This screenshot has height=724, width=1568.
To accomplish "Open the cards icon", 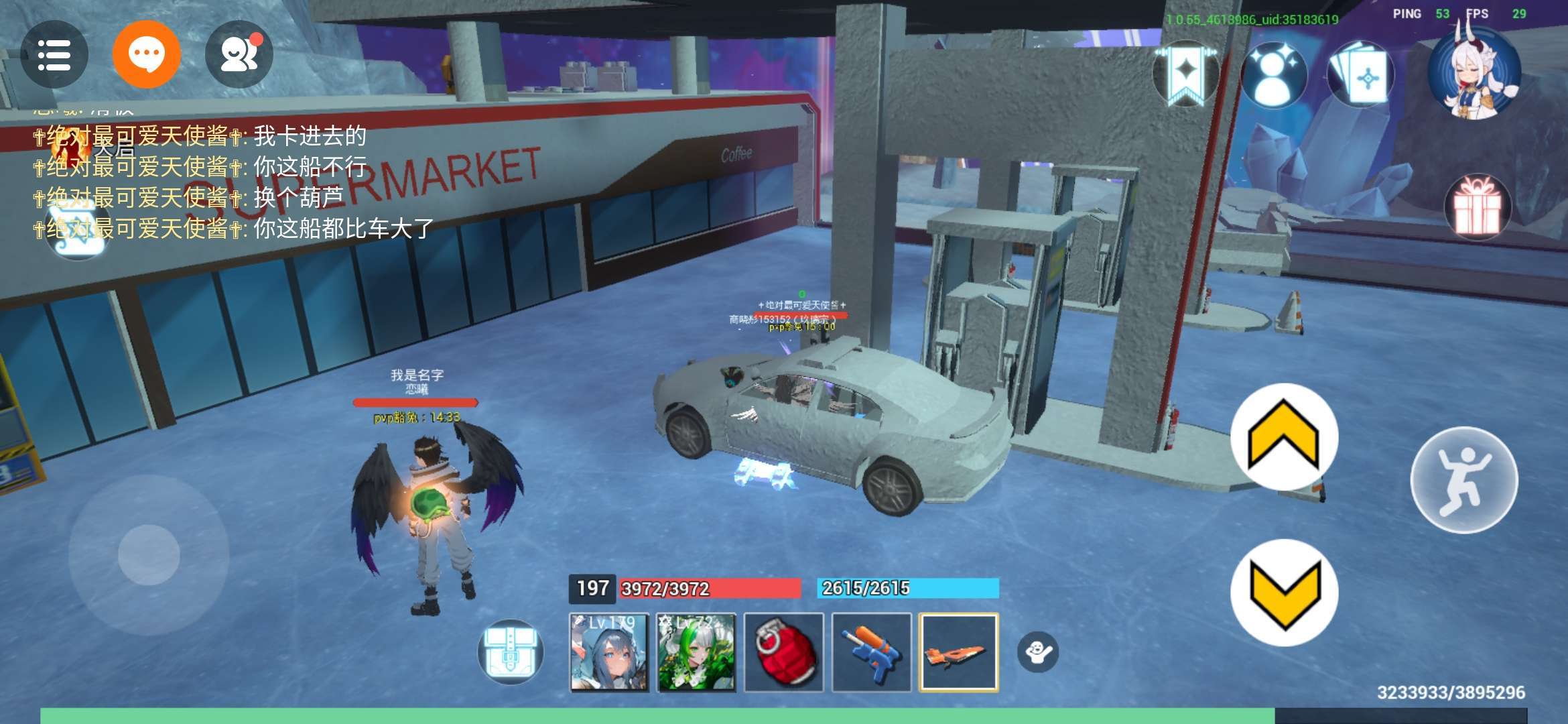I will click(x=1360, y=75).
